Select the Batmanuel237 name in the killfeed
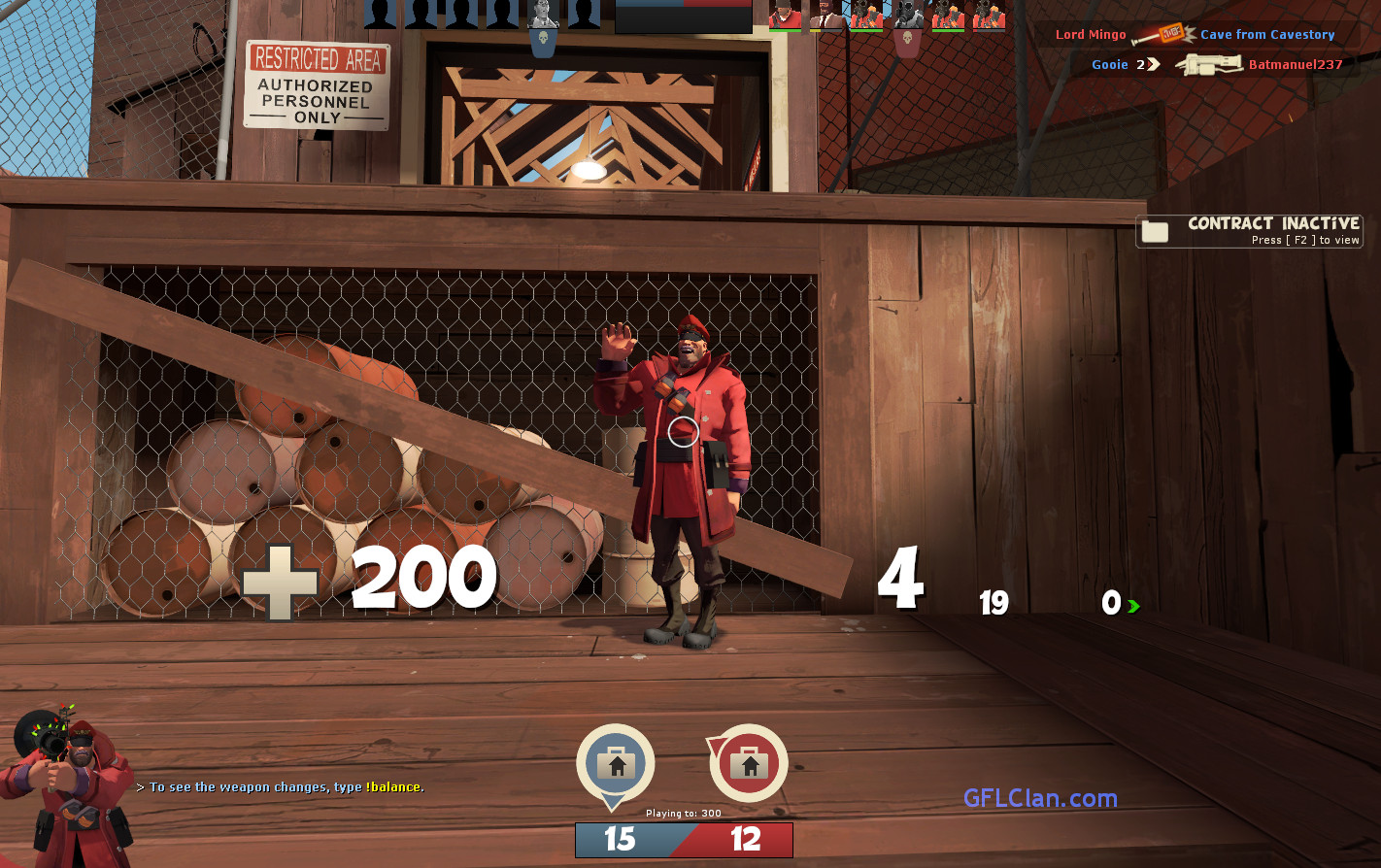The width and height of the screenshot is (1381, 868). click(x=1294, y=65)
